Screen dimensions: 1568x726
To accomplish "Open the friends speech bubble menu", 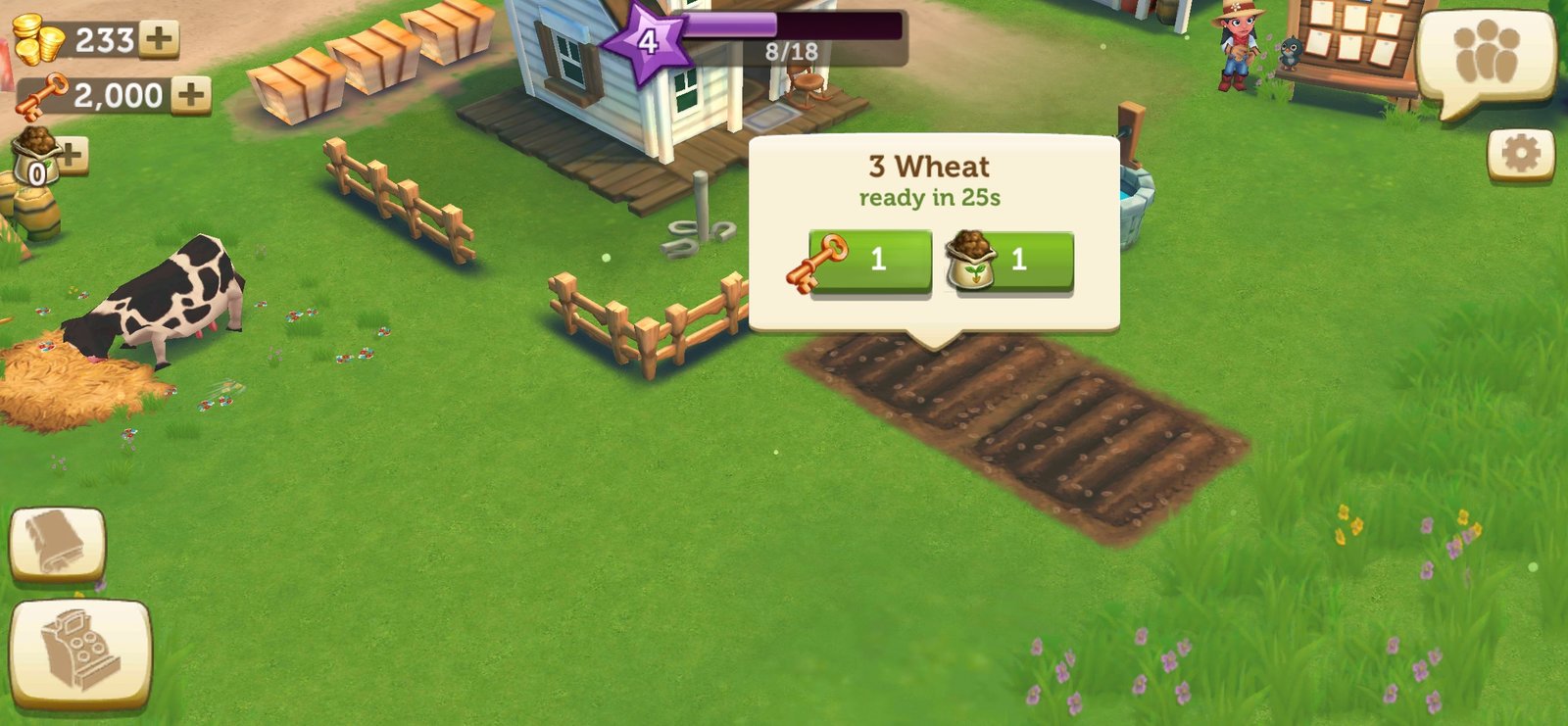I will (1486, 57).
